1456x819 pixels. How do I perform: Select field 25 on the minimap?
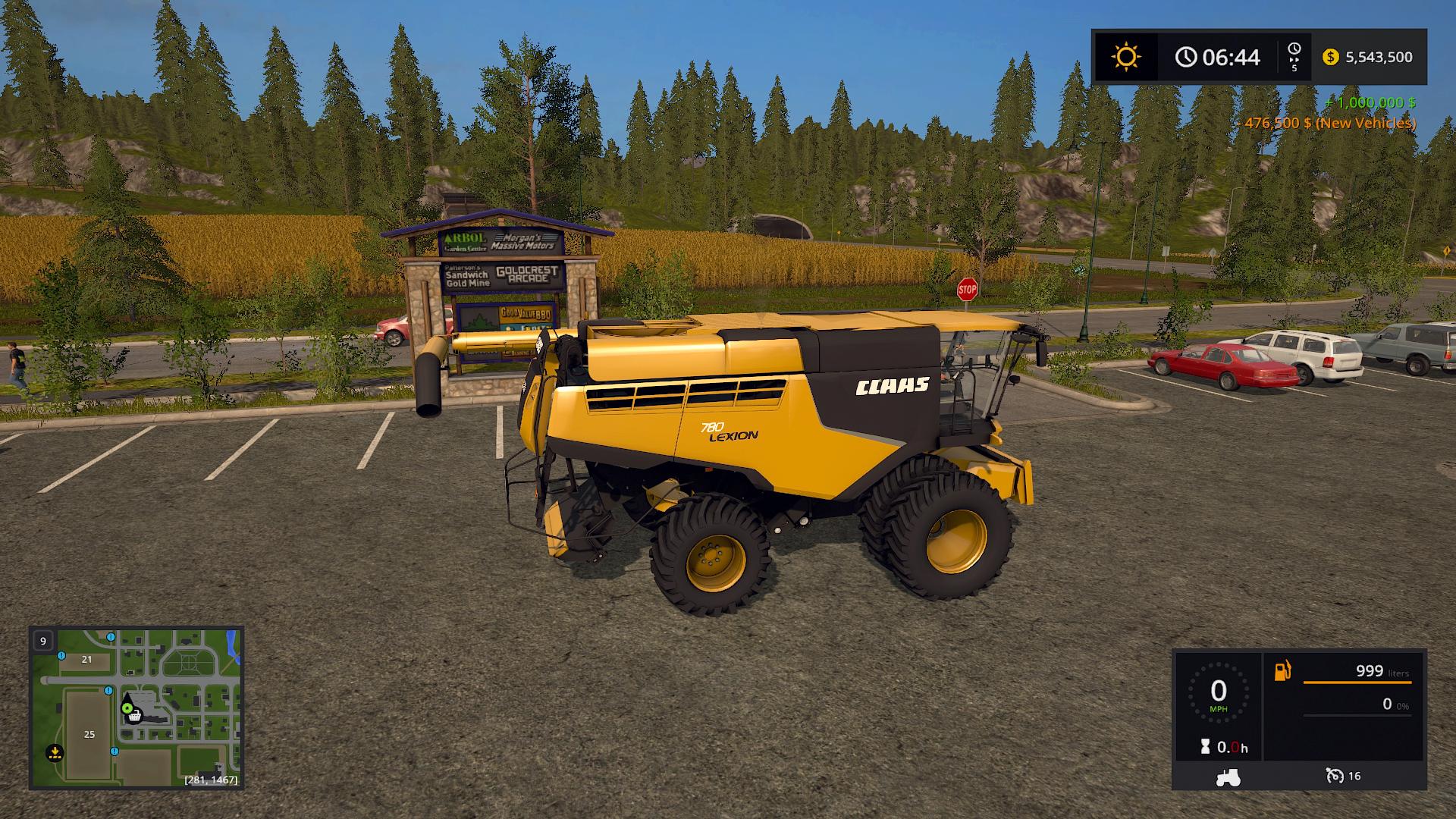(x=89, y=734)
